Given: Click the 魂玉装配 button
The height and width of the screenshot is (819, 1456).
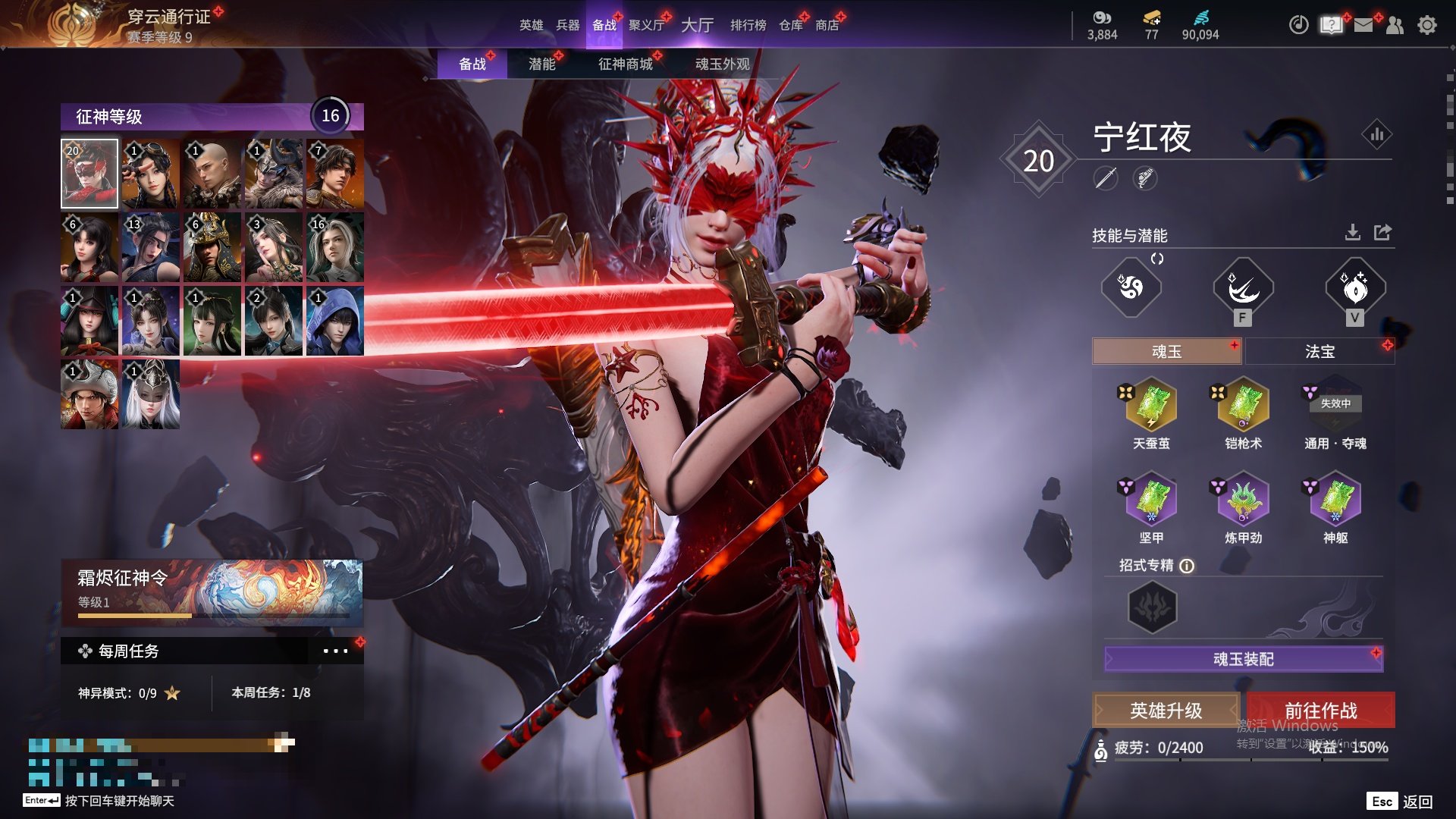Looking at the screenshot, I should 1243,659.
